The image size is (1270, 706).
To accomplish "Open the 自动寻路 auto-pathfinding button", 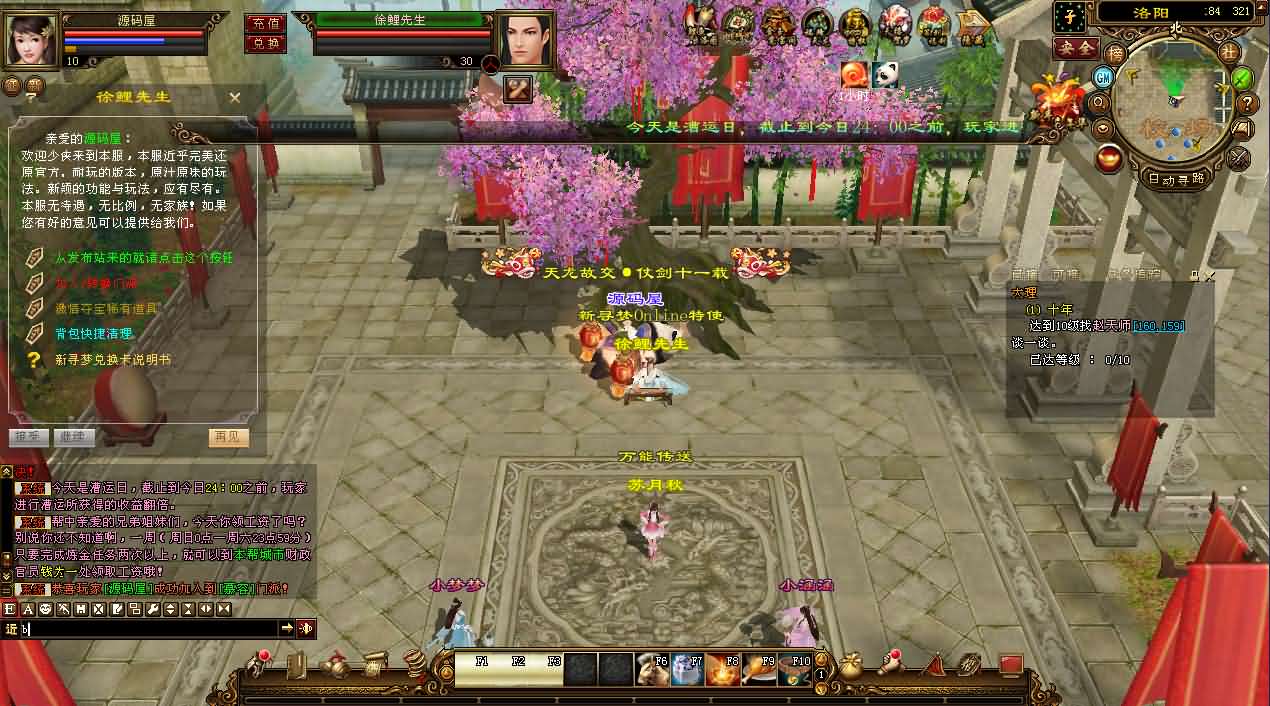I will pos(1177,178).
